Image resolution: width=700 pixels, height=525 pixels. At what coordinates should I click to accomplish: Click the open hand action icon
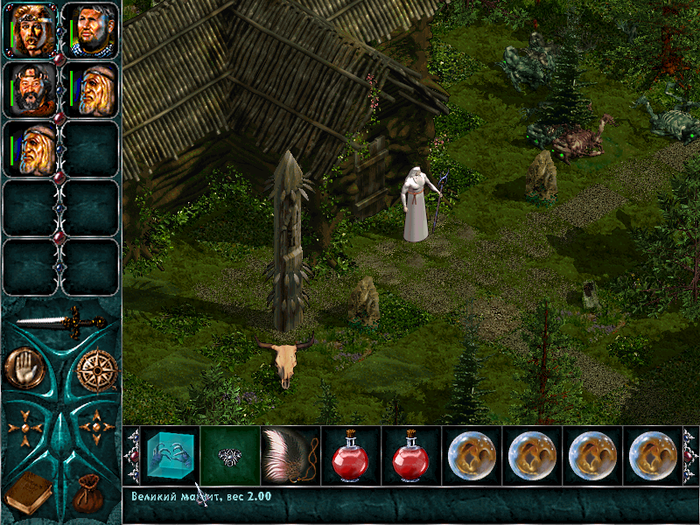(x=24, y=368)
